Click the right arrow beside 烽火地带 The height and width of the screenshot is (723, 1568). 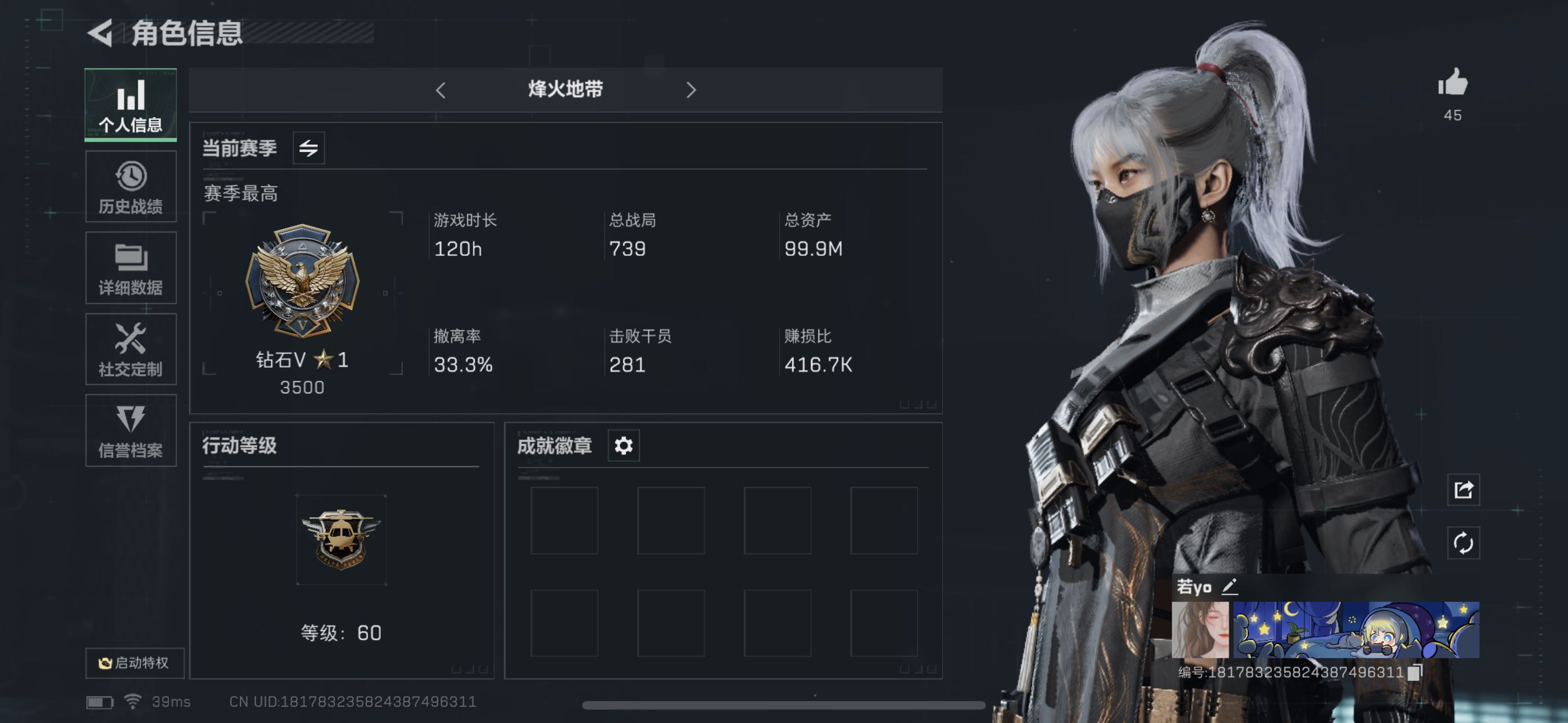(690, 90)
